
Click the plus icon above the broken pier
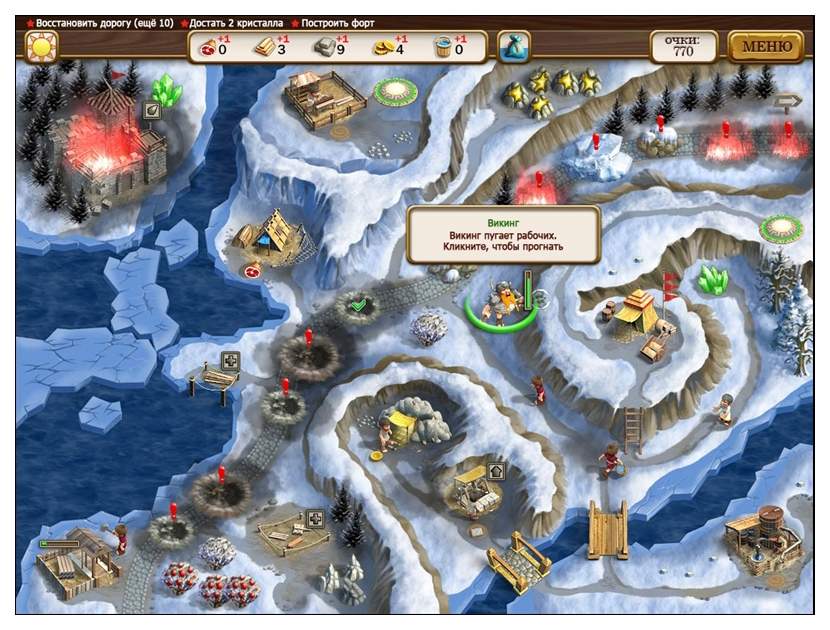tap(230, 360)
